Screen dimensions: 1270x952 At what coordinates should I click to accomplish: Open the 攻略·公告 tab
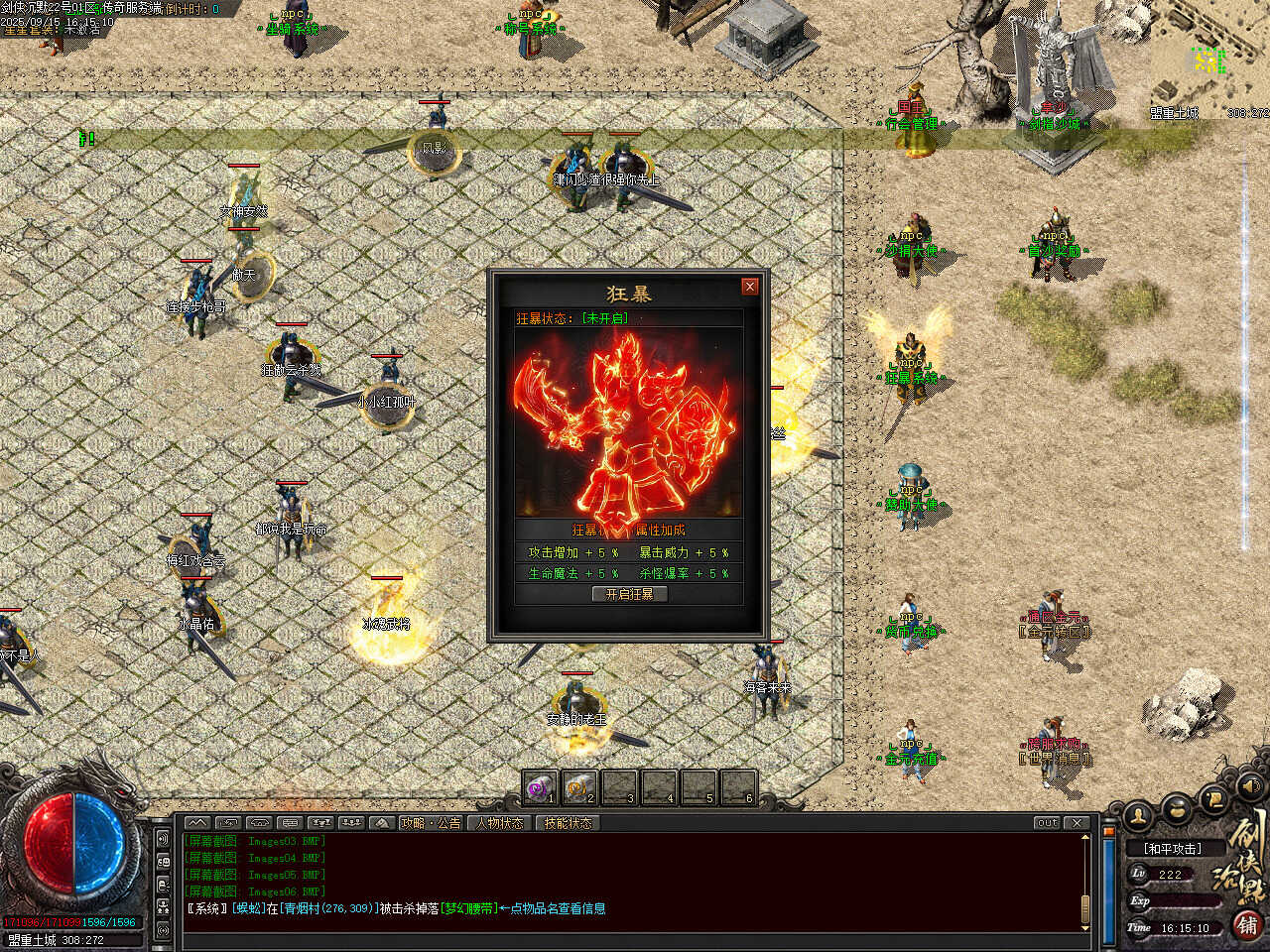pyautogui.click(x=431, y=823)
